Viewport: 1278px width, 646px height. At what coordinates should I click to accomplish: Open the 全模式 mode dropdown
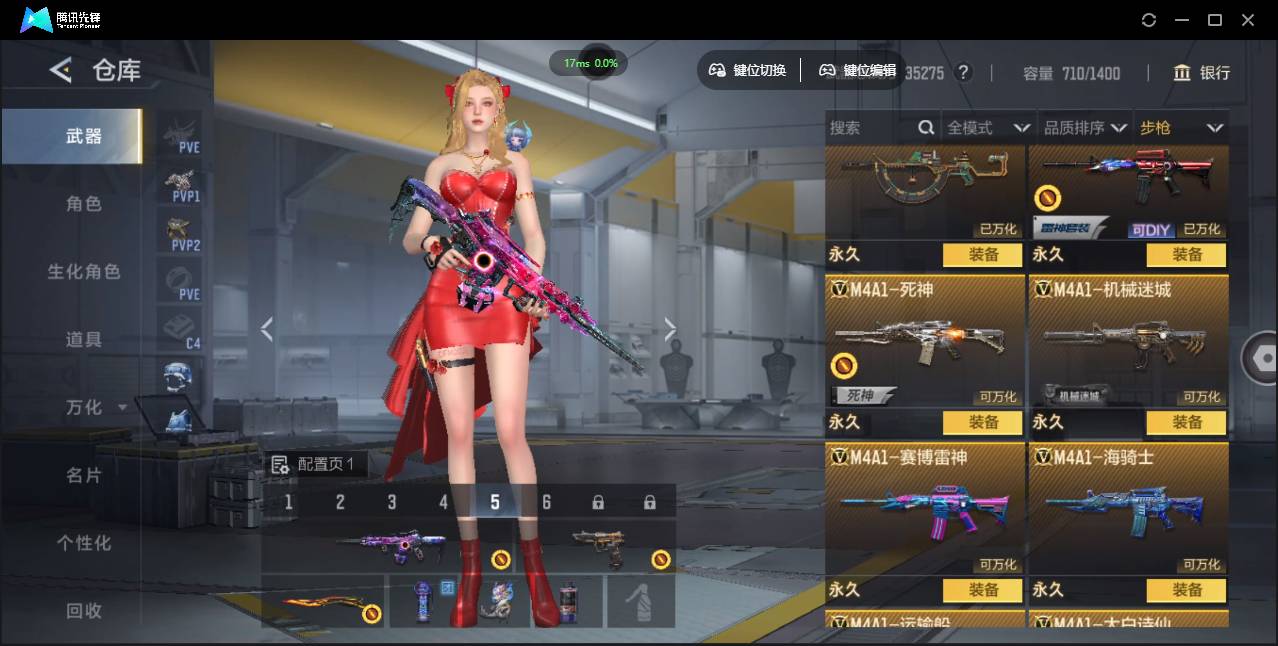click(x=988, y=128)
